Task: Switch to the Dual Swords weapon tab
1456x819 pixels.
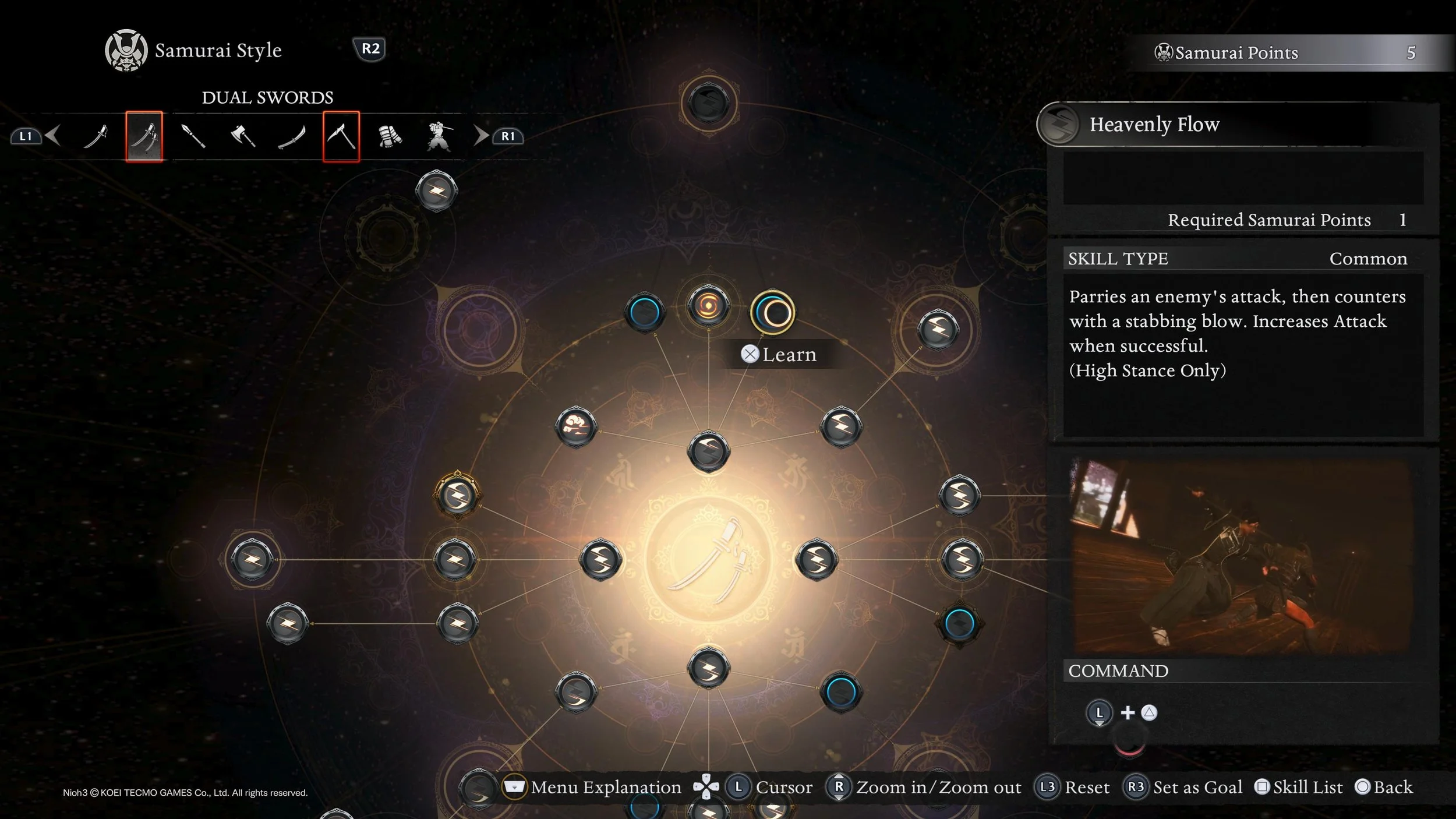Action: tap(144, 137)
